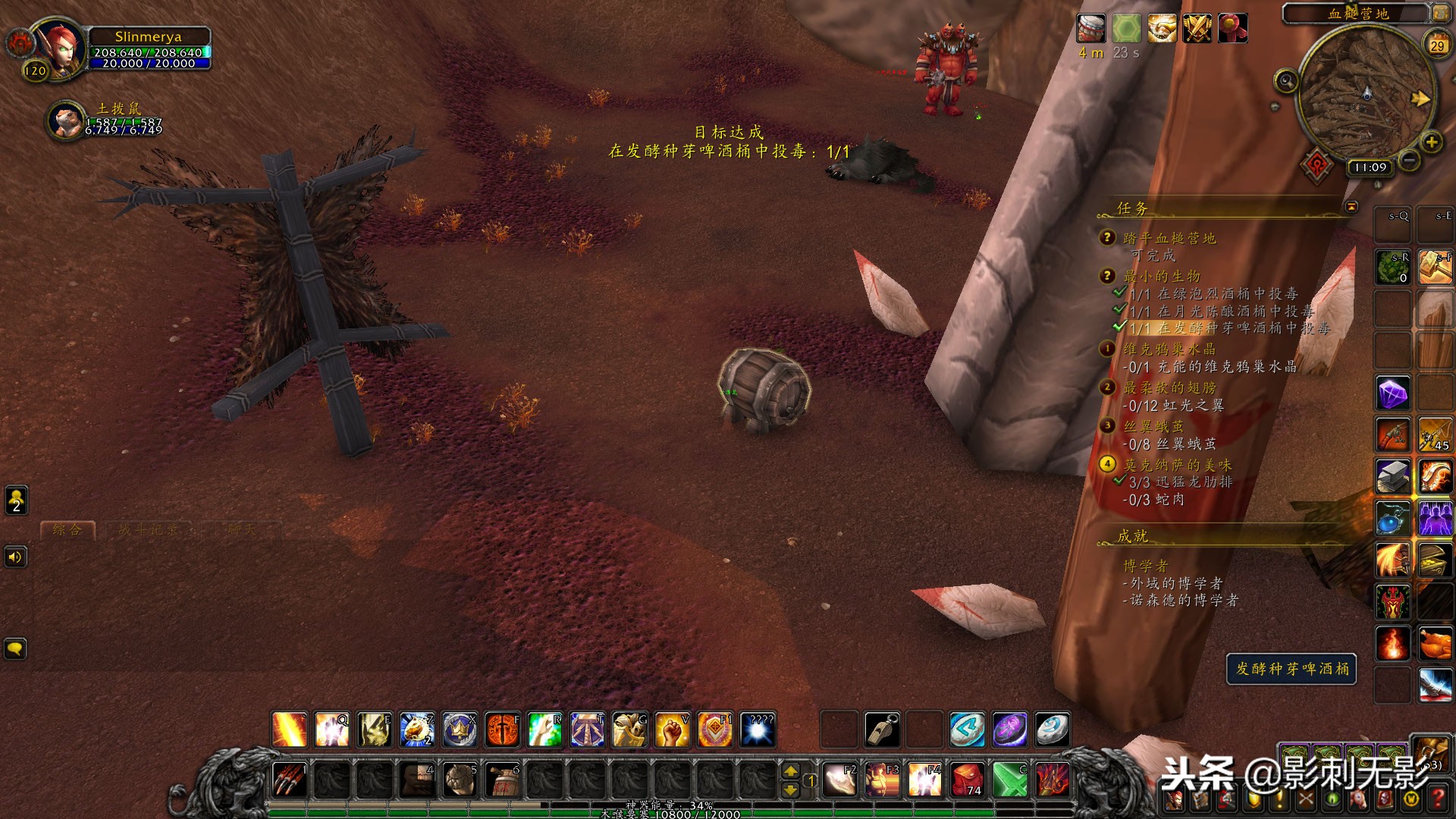The image size is (1456, 819).
Task: Select the '最小的生物' quest in tracker
Action: 1162,276
